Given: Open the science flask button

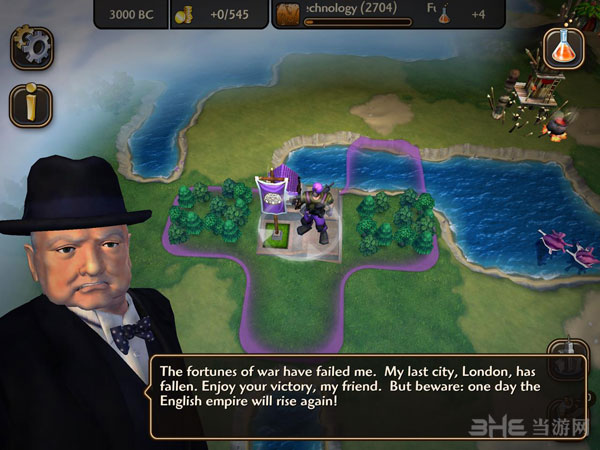Looking at the screenshot, I should pyautogui.click(x=564, y=47).
